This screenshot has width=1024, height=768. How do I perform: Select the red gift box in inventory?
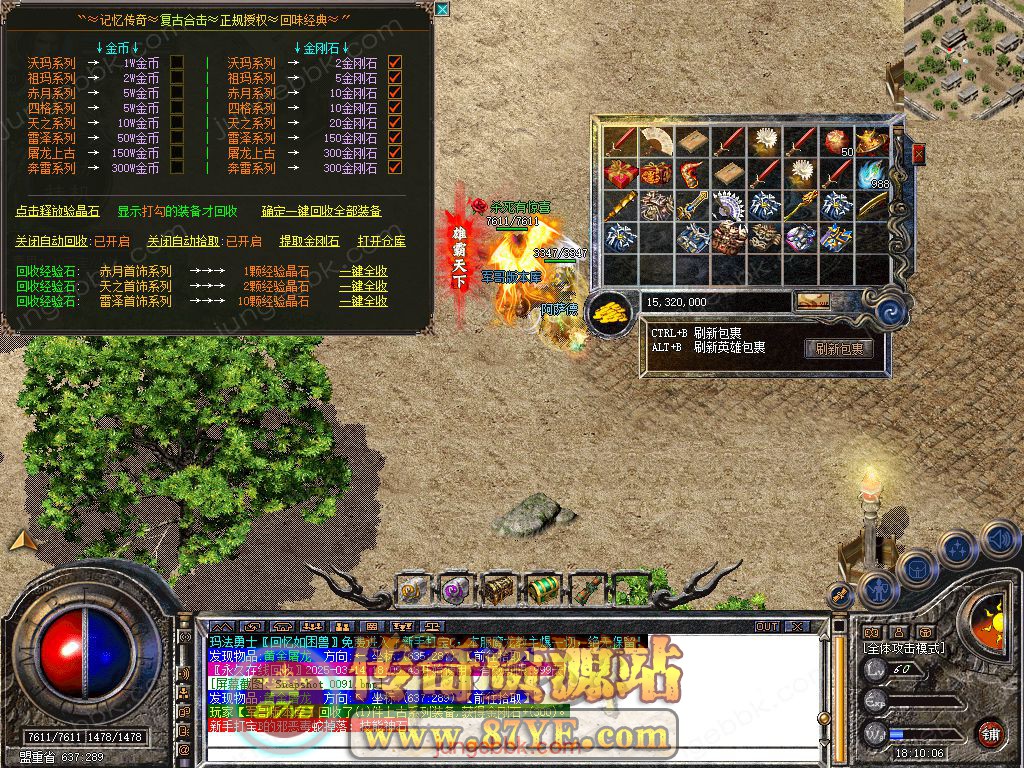[621, 174]
